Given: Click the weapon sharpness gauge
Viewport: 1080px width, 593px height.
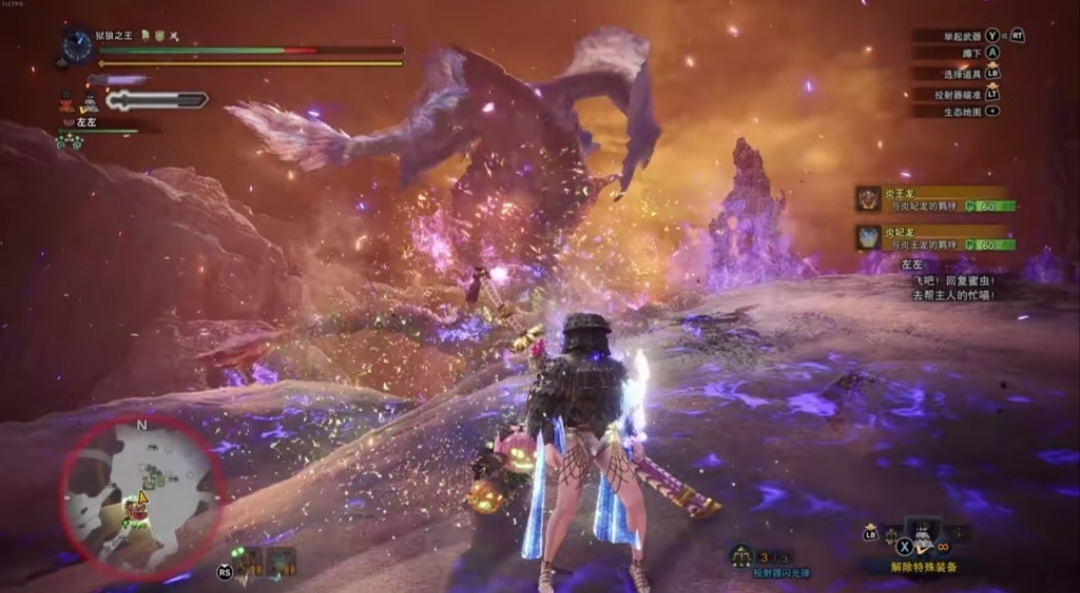Looking at the screenshot, I should tap(157, 100).
